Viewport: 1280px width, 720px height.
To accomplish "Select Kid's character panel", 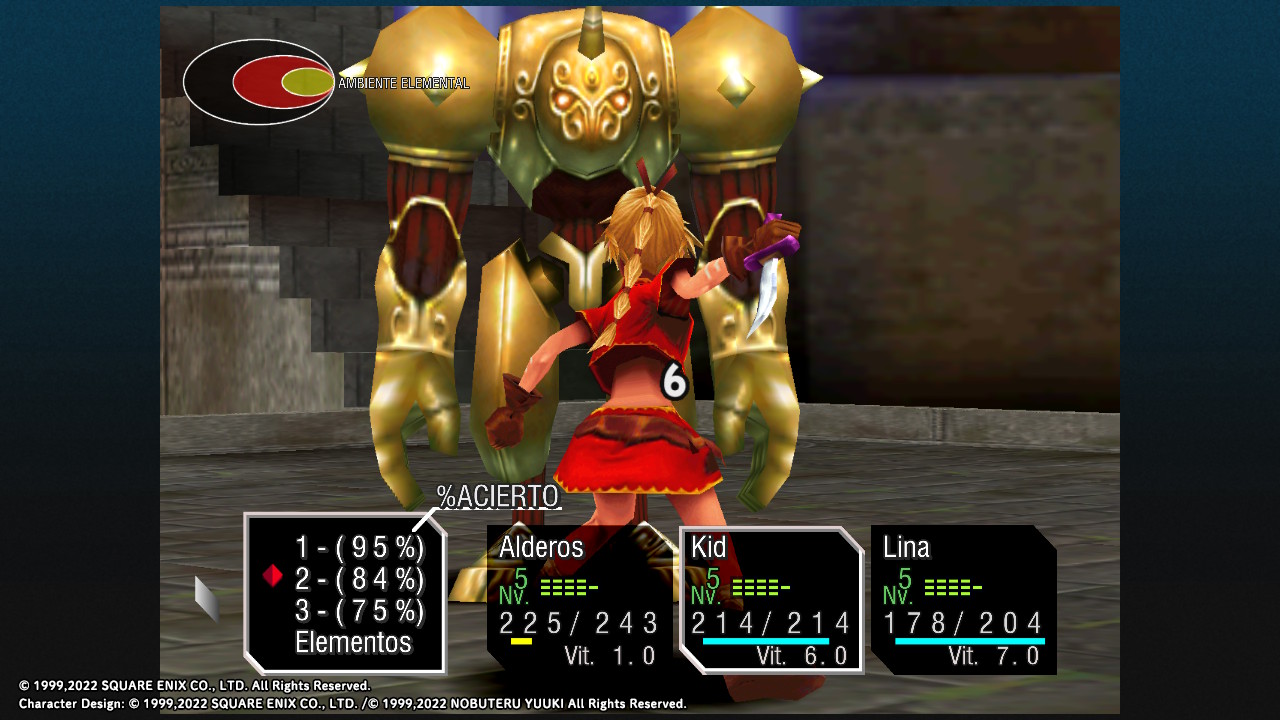I will tap(771, 599).
